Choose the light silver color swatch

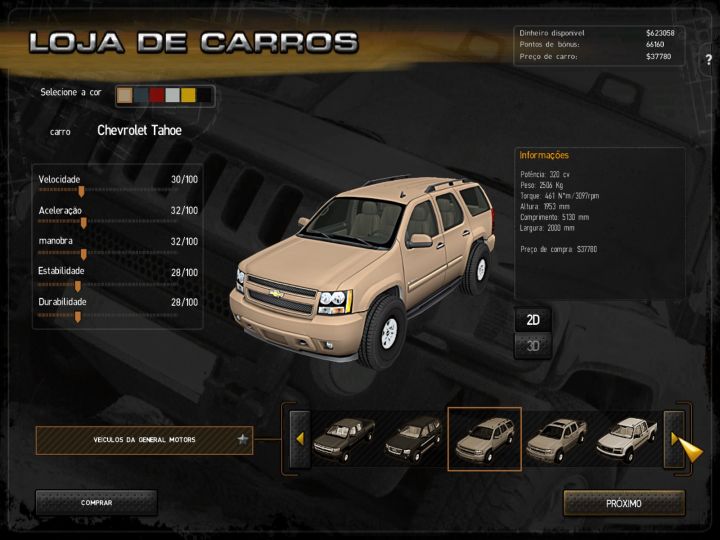pyautogui.click(x=172, y=95)
